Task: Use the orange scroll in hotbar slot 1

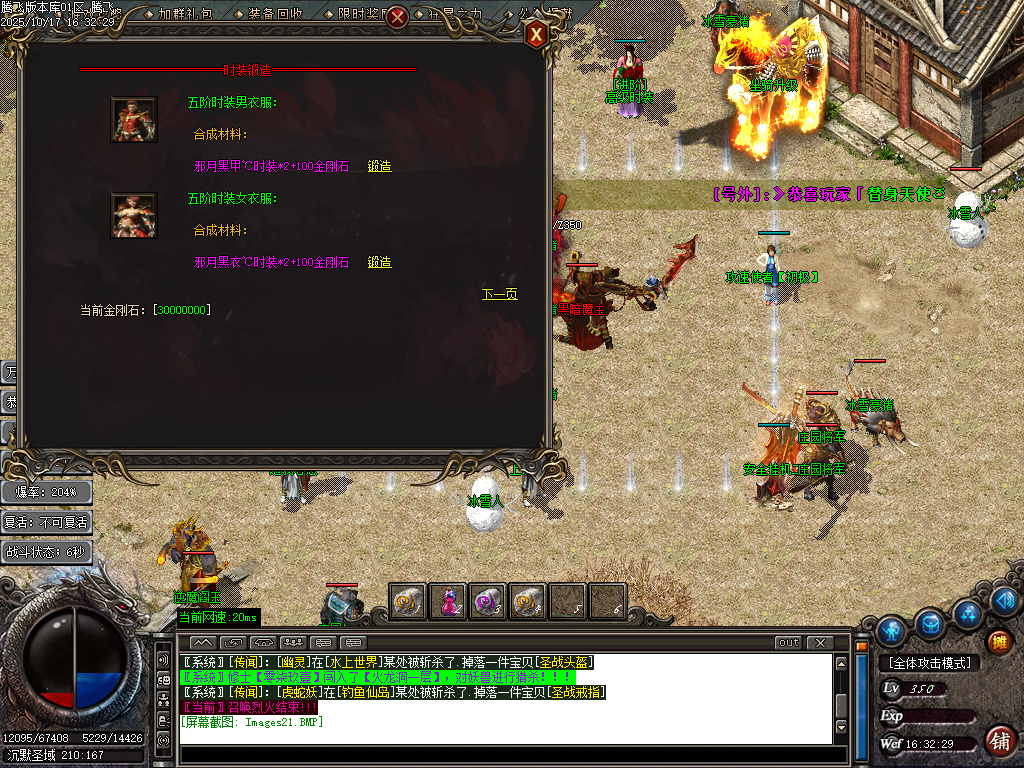Action: pos(407,601)
